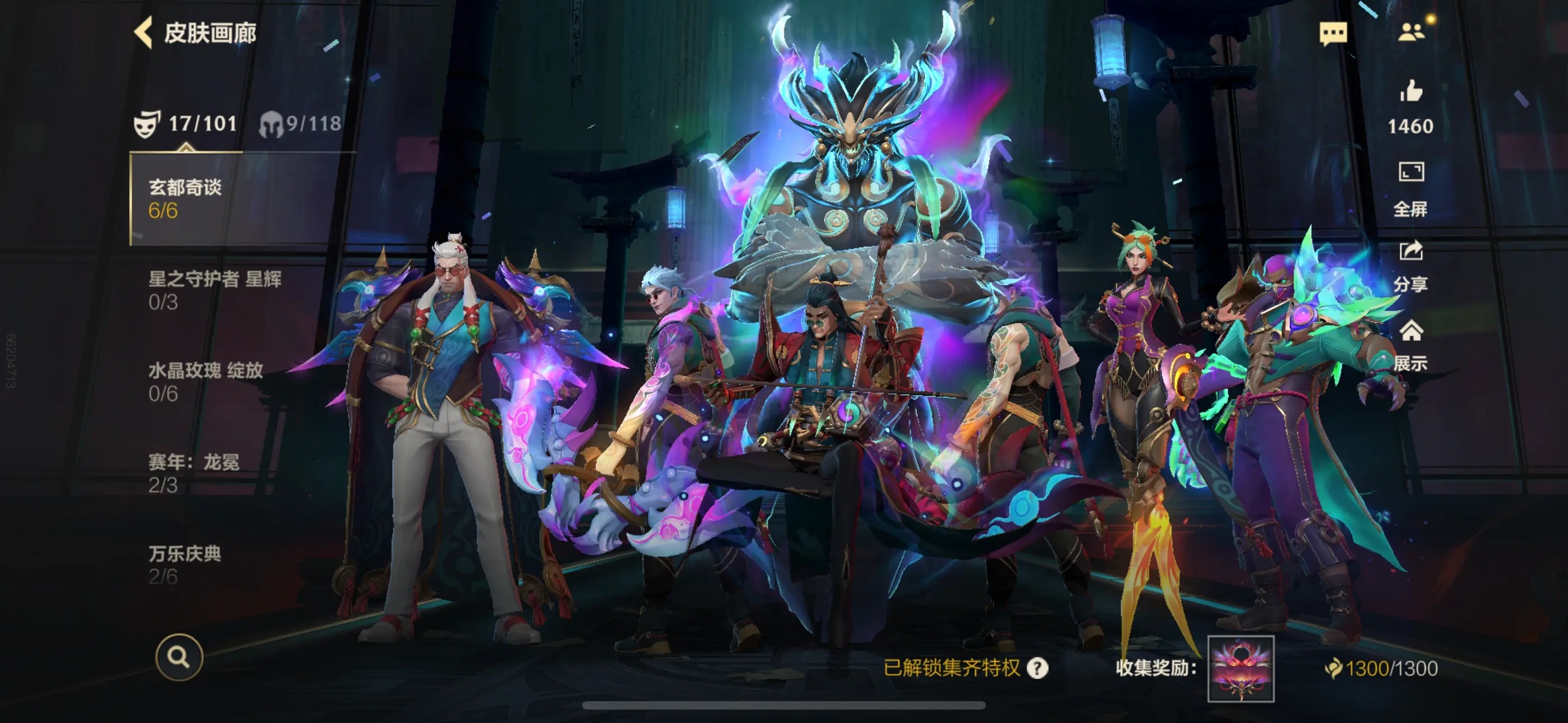Open the 展示 showcase button
Screen dimensions: 1568x723
1411,345
